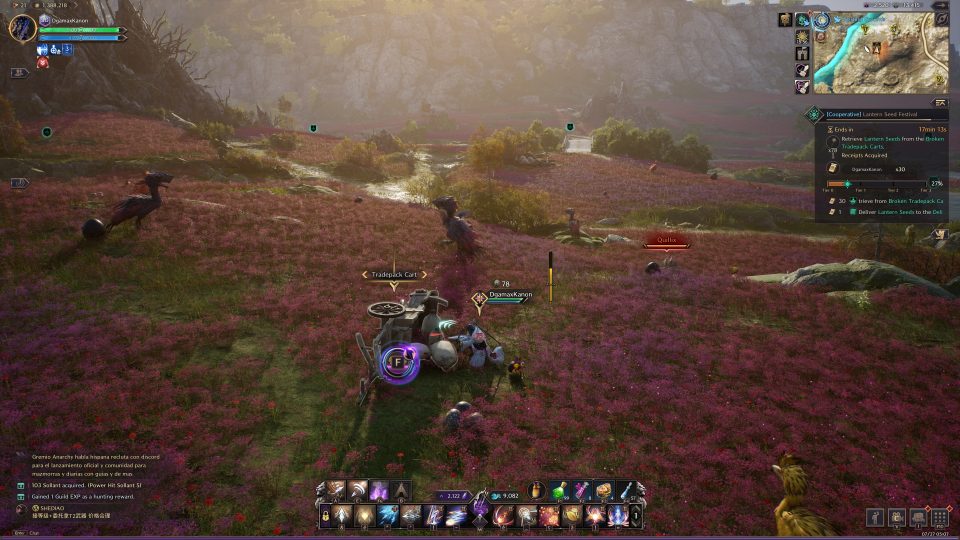The image size is (960, 540).
Task: Use the green potion in the quick slot
Action: (559, 491)
